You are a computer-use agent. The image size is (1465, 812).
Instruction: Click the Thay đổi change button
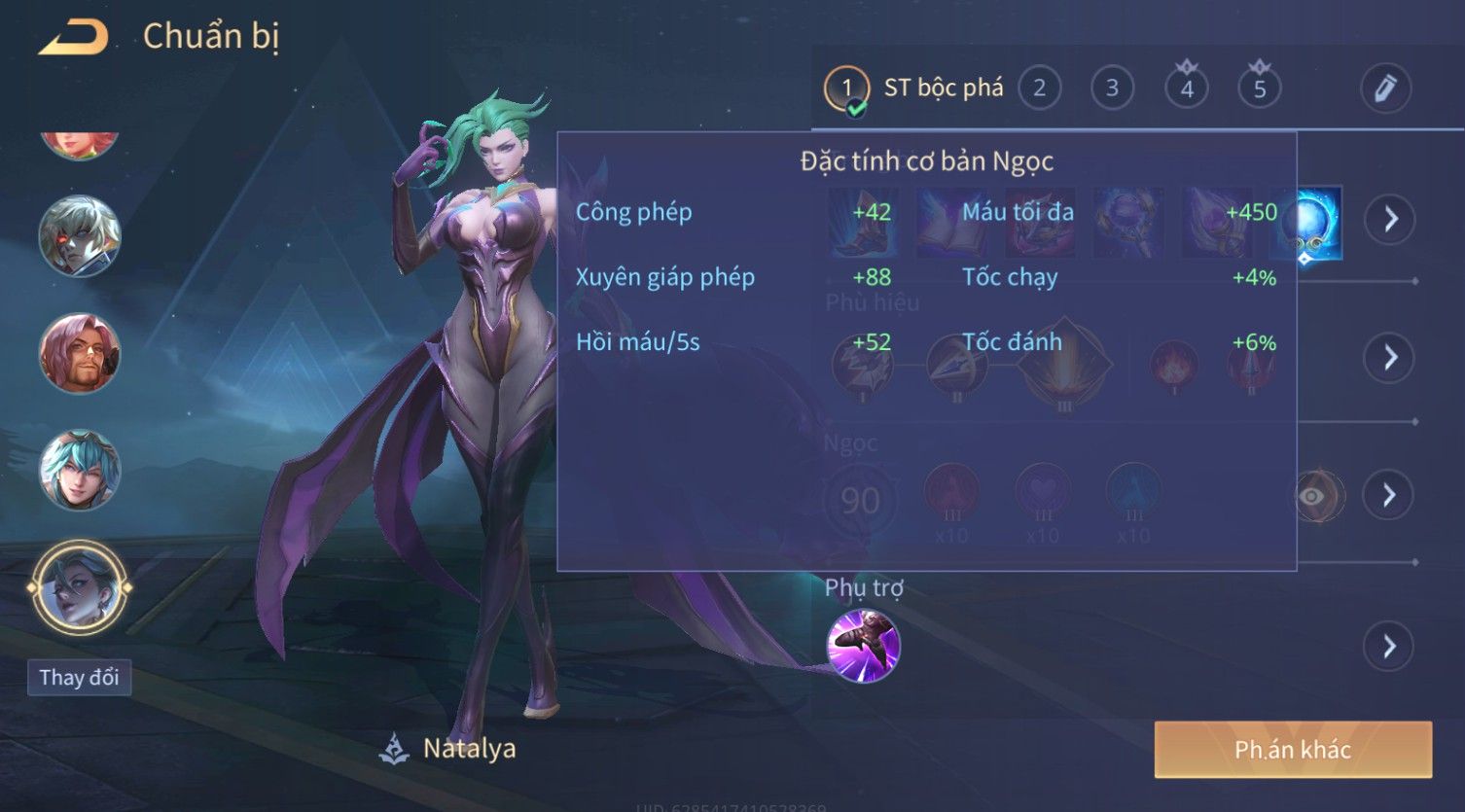[79, 677]
